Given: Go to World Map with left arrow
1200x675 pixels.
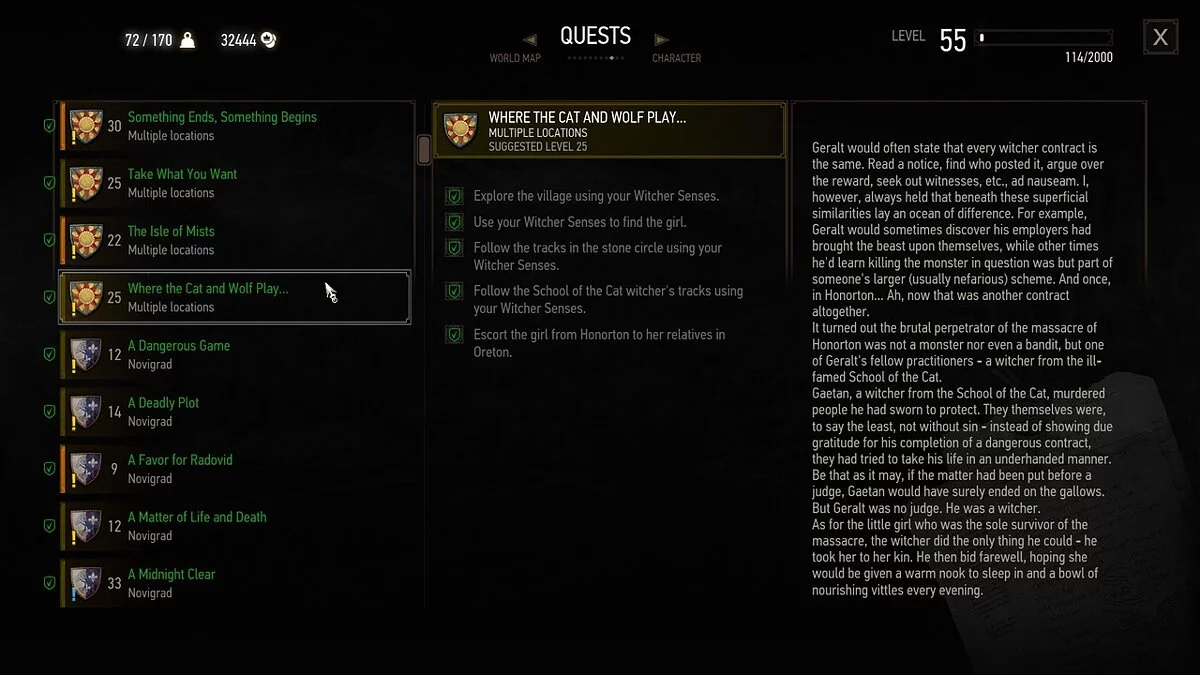Looking at the screenshot, I should tap(530, 40).
